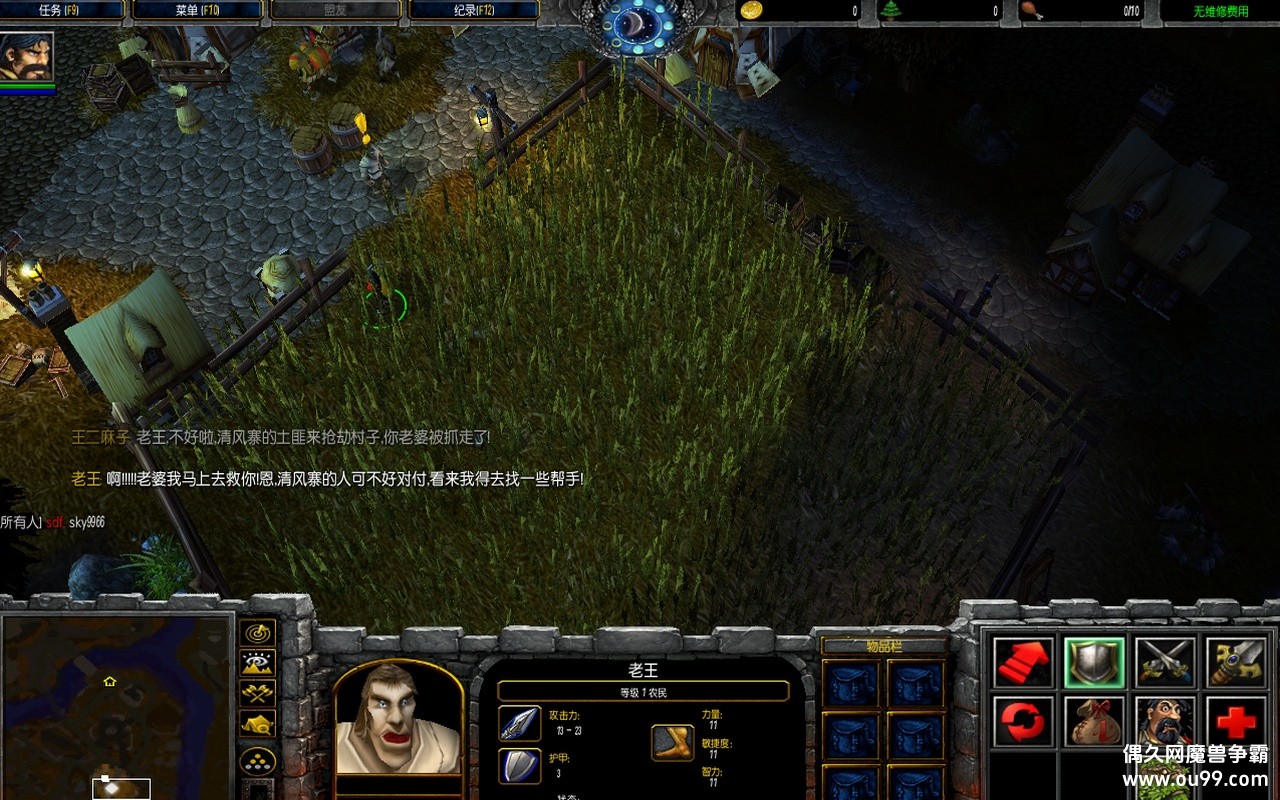Open the 纪录 (F12) log menu
The image size is (1280, 800).
pyautogui.click(x=473, y=10)
